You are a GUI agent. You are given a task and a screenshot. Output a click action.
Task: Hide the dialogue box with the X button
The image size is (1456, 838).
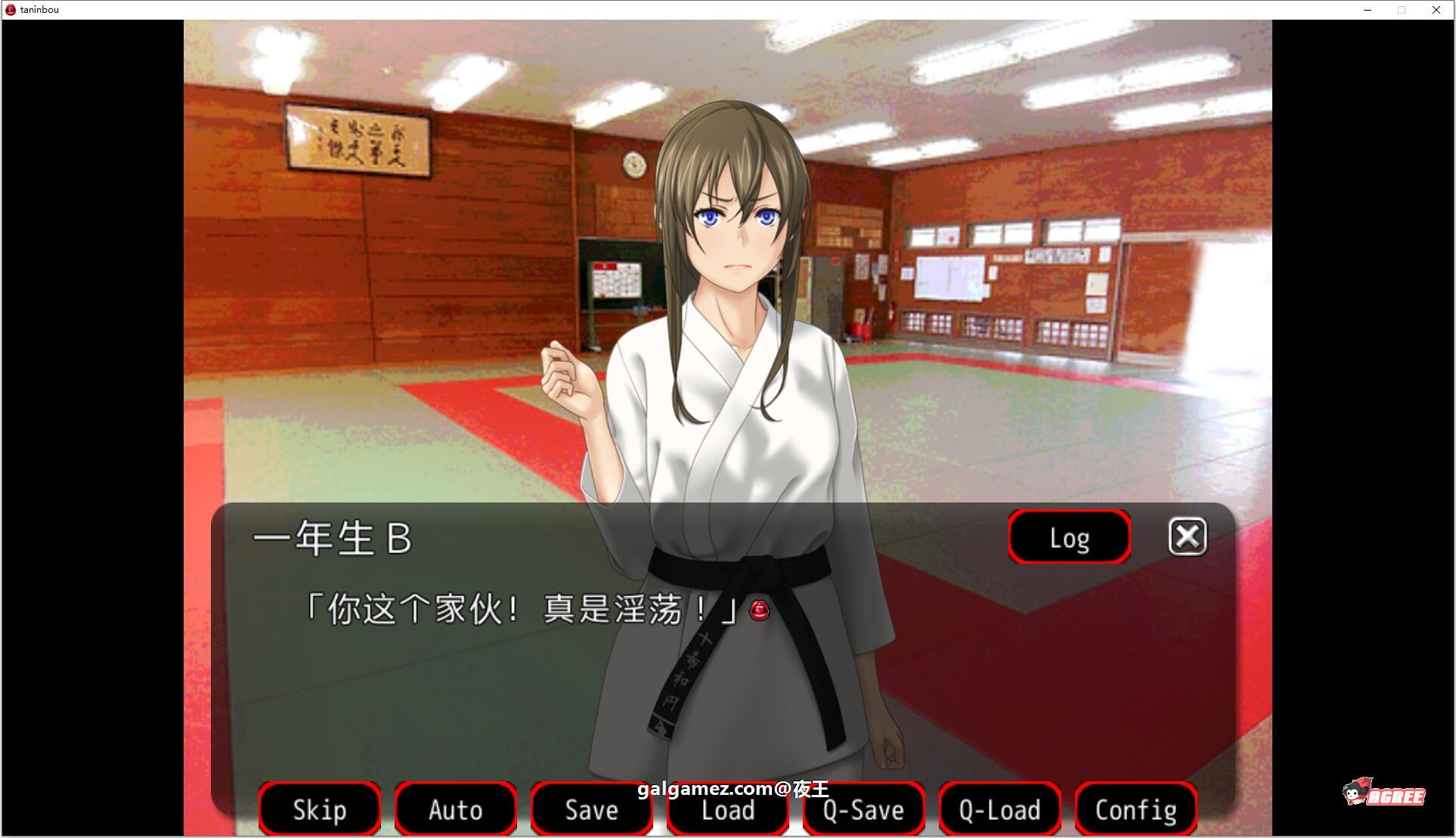1186,537
